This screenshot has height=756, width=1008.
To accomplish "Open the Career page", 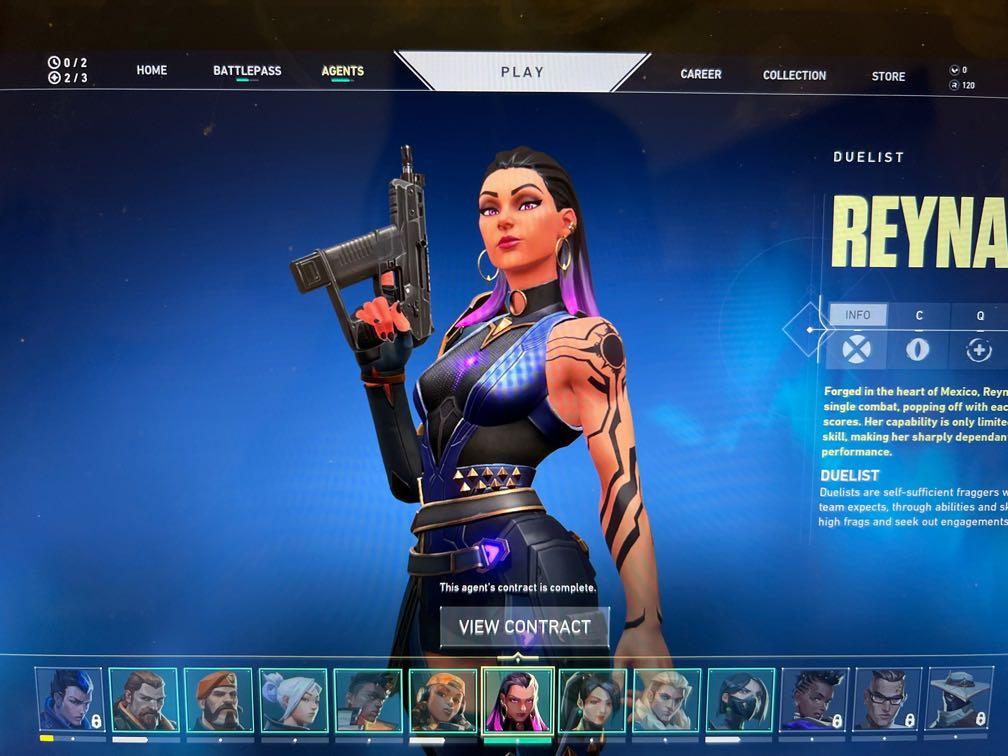I will (701, 74).
